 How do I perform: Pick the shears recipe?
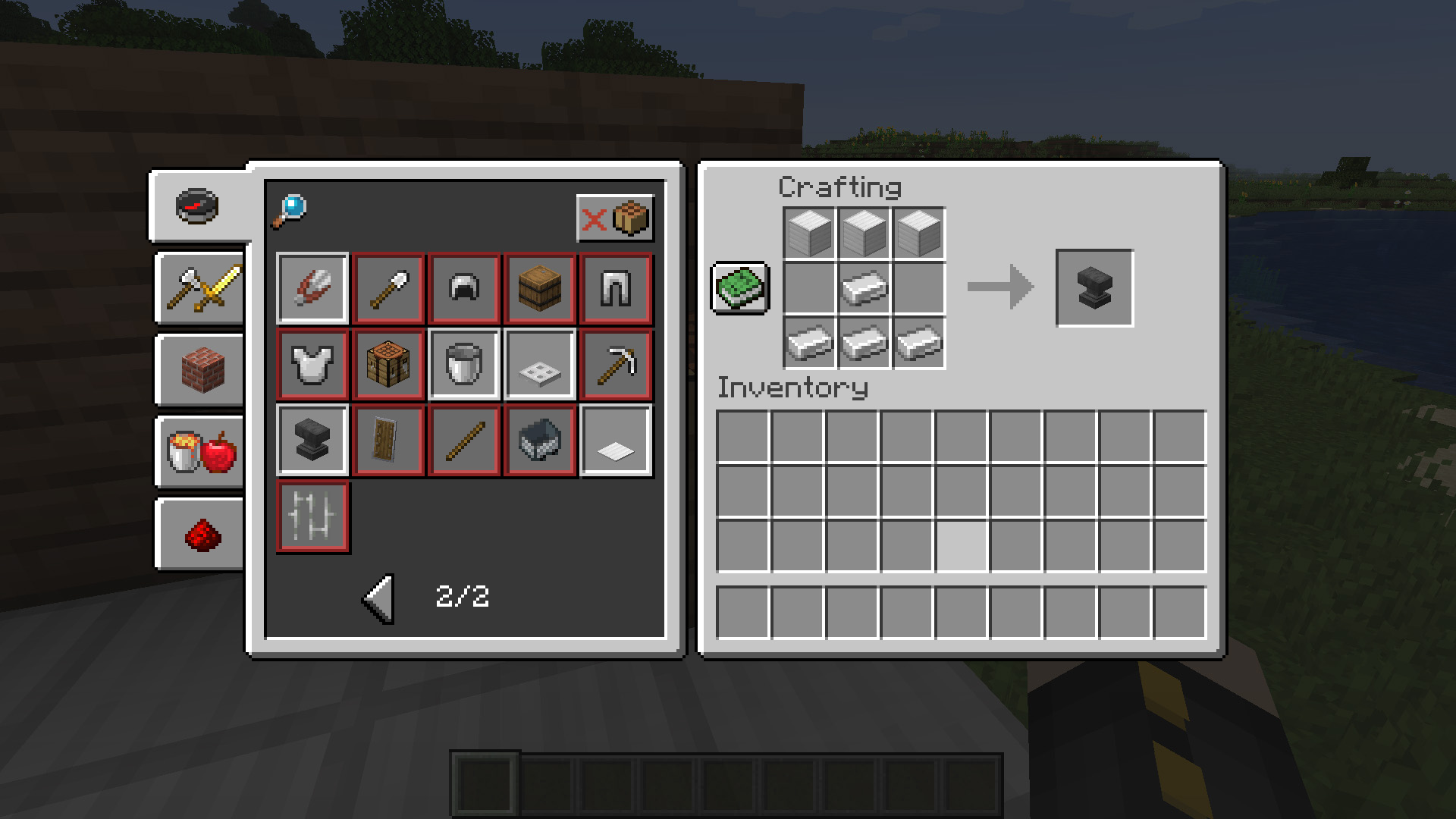coord(312,288)
